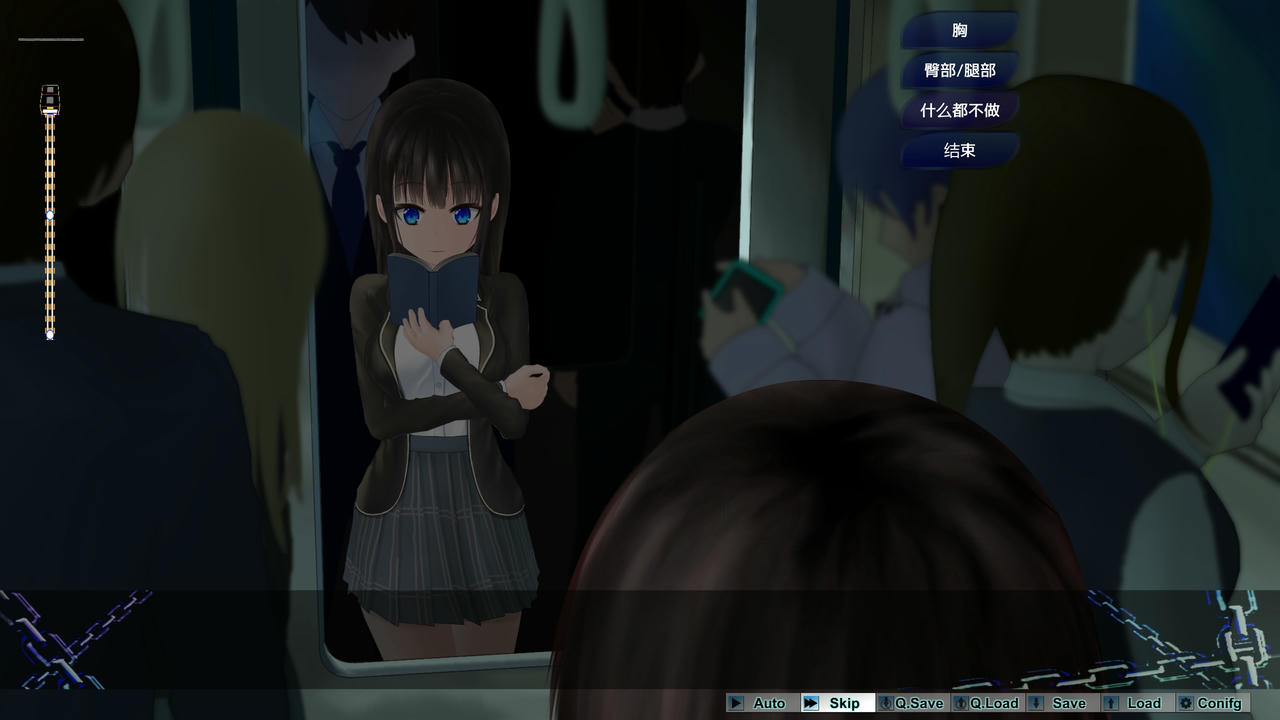Choose the 胸 option from the choice menu
Image resolution: width=1280 pixels, height=720 pixels.
[x=959, y=30]
